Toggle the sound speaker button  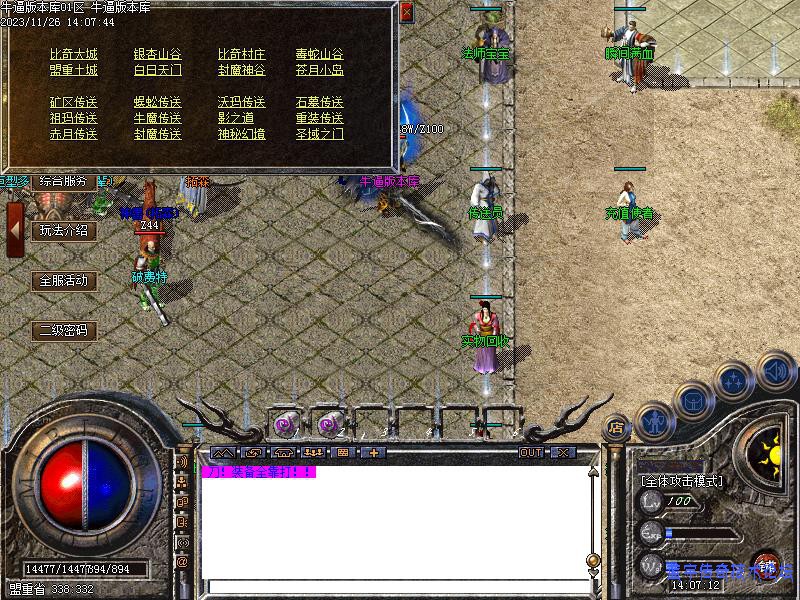[774, 372]
